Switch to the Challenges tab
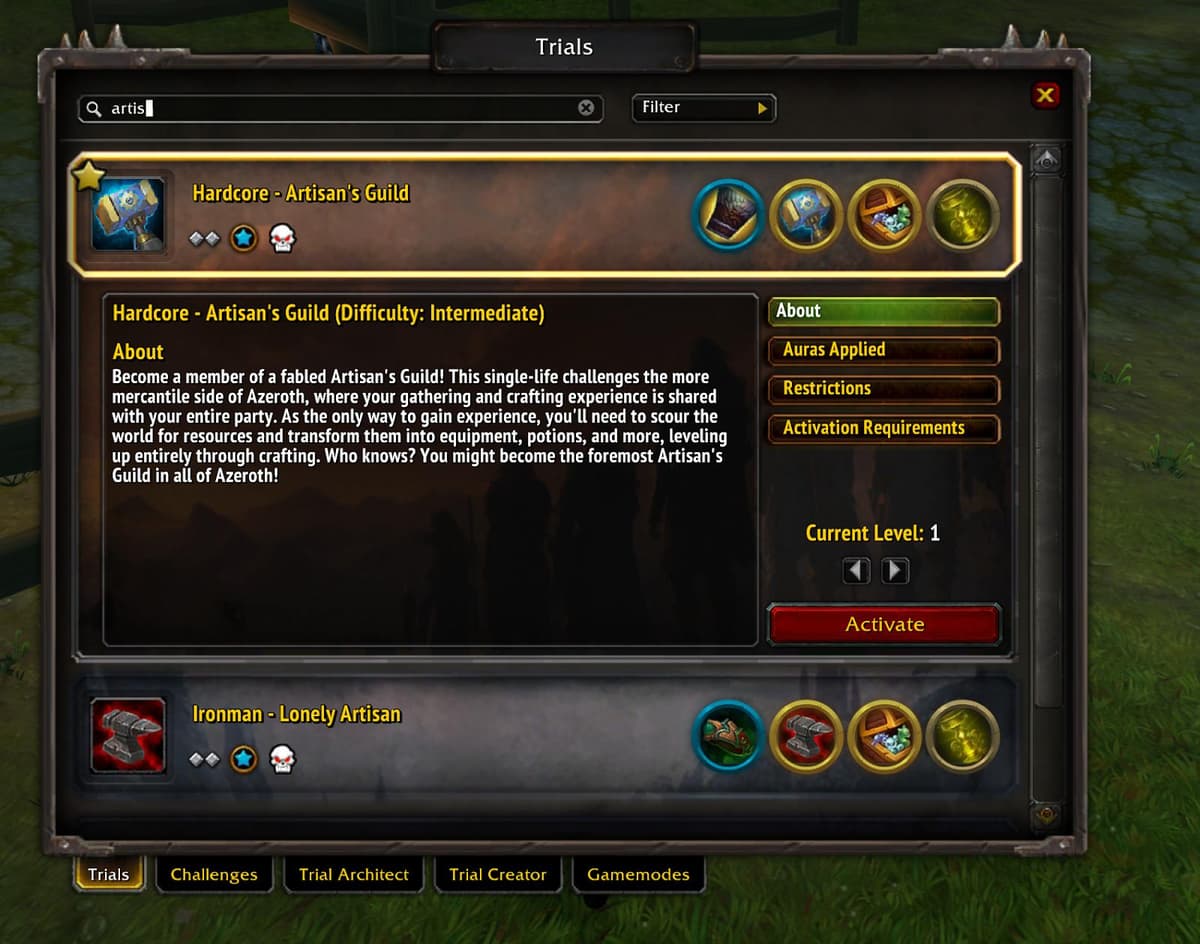The height and width of the screenshot is (944, 1200). pos(214,874)
